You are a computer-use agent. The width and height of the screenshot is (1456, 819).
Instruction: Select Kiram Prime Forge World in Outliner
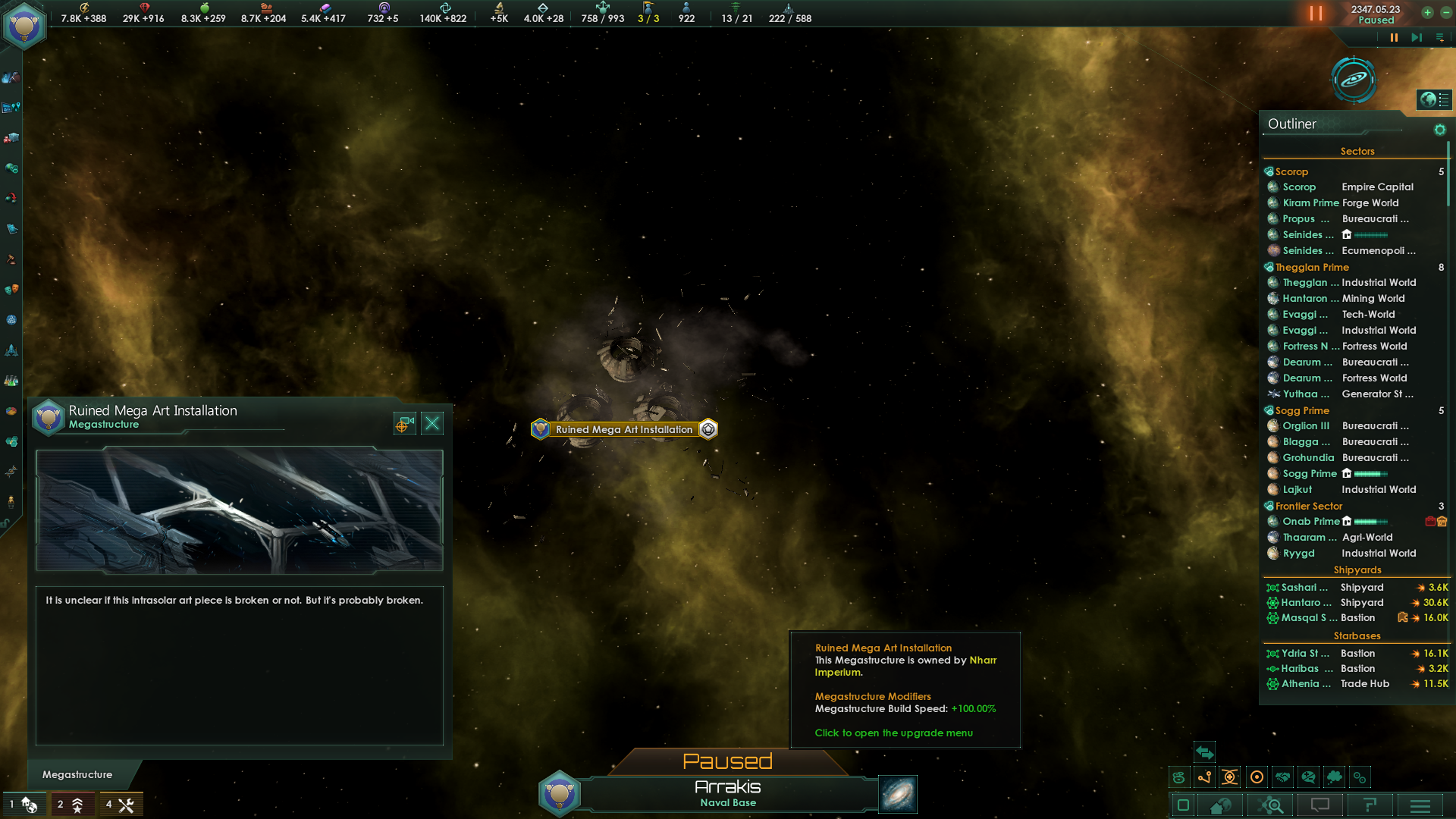(x=1340, y=202)
